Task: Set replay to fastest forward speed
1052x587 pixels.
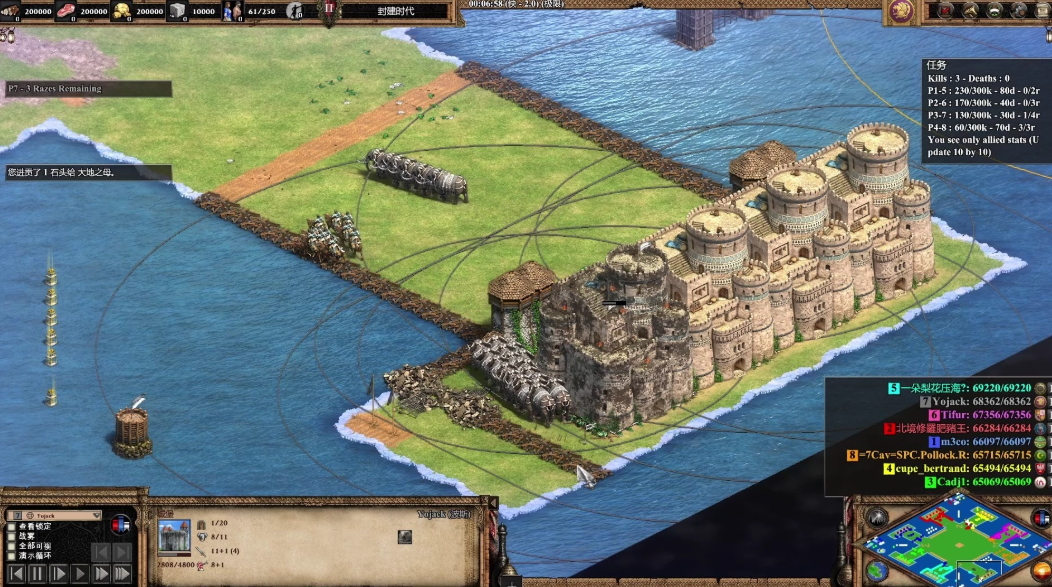Action: (122, 574)
